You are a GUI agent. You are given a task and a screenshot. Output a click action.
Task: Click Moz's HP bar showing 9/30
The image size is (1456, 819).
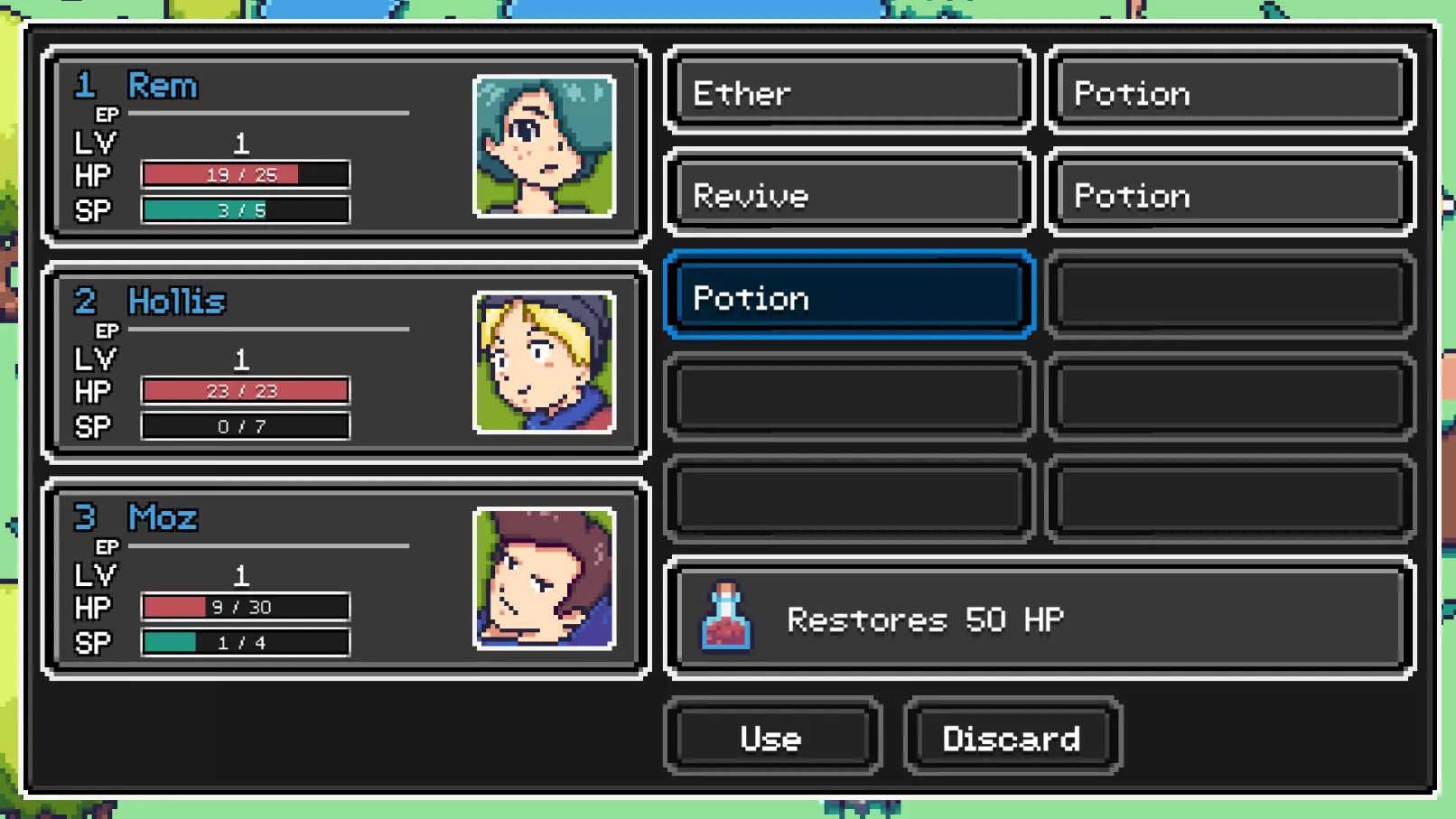point(244,607)
